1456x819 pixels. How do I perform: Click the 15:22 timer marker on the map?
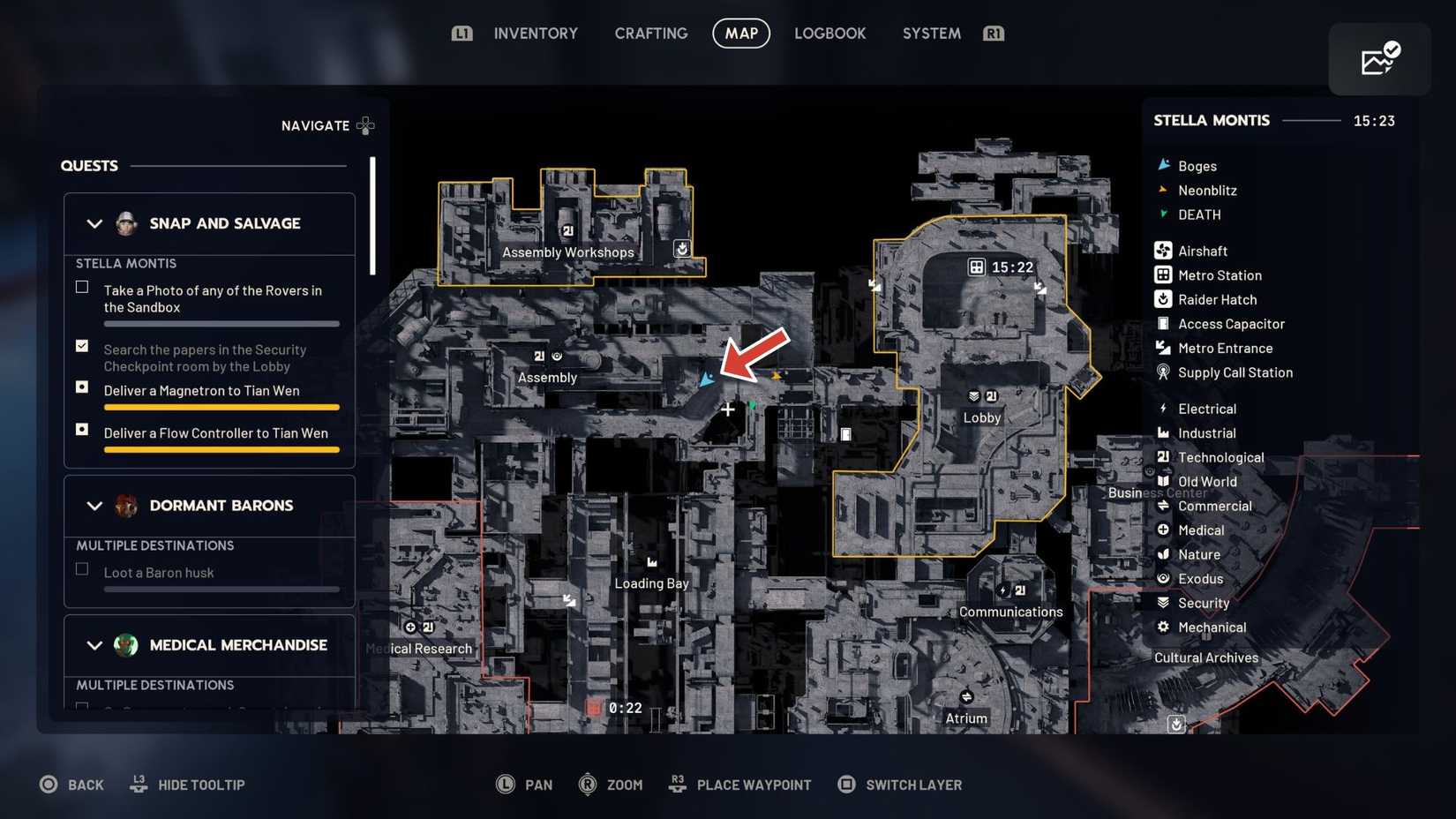pos(1000,266)
